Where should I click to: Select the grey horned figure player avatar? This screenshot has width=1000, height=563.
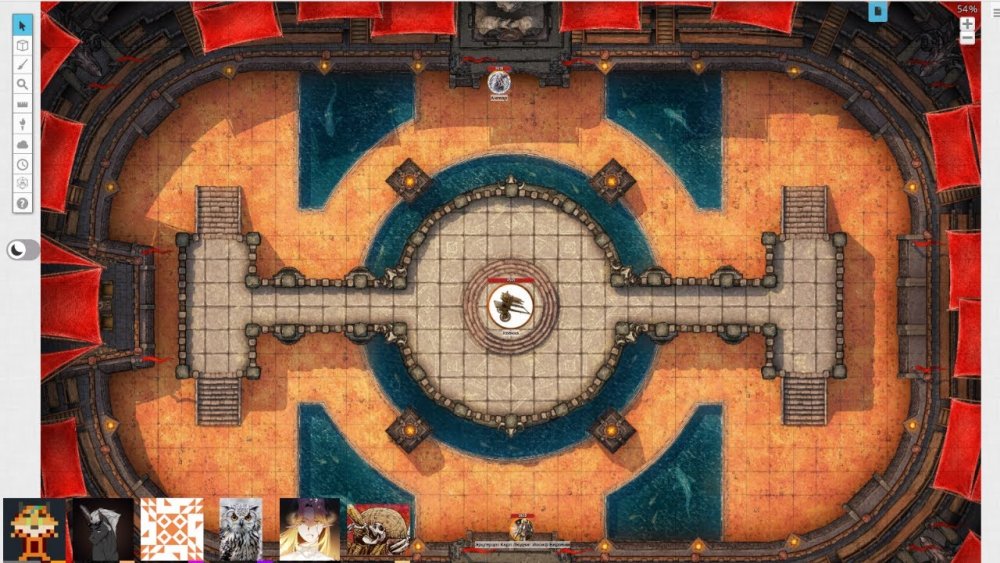pyautogui.click(x=103, y=529)
